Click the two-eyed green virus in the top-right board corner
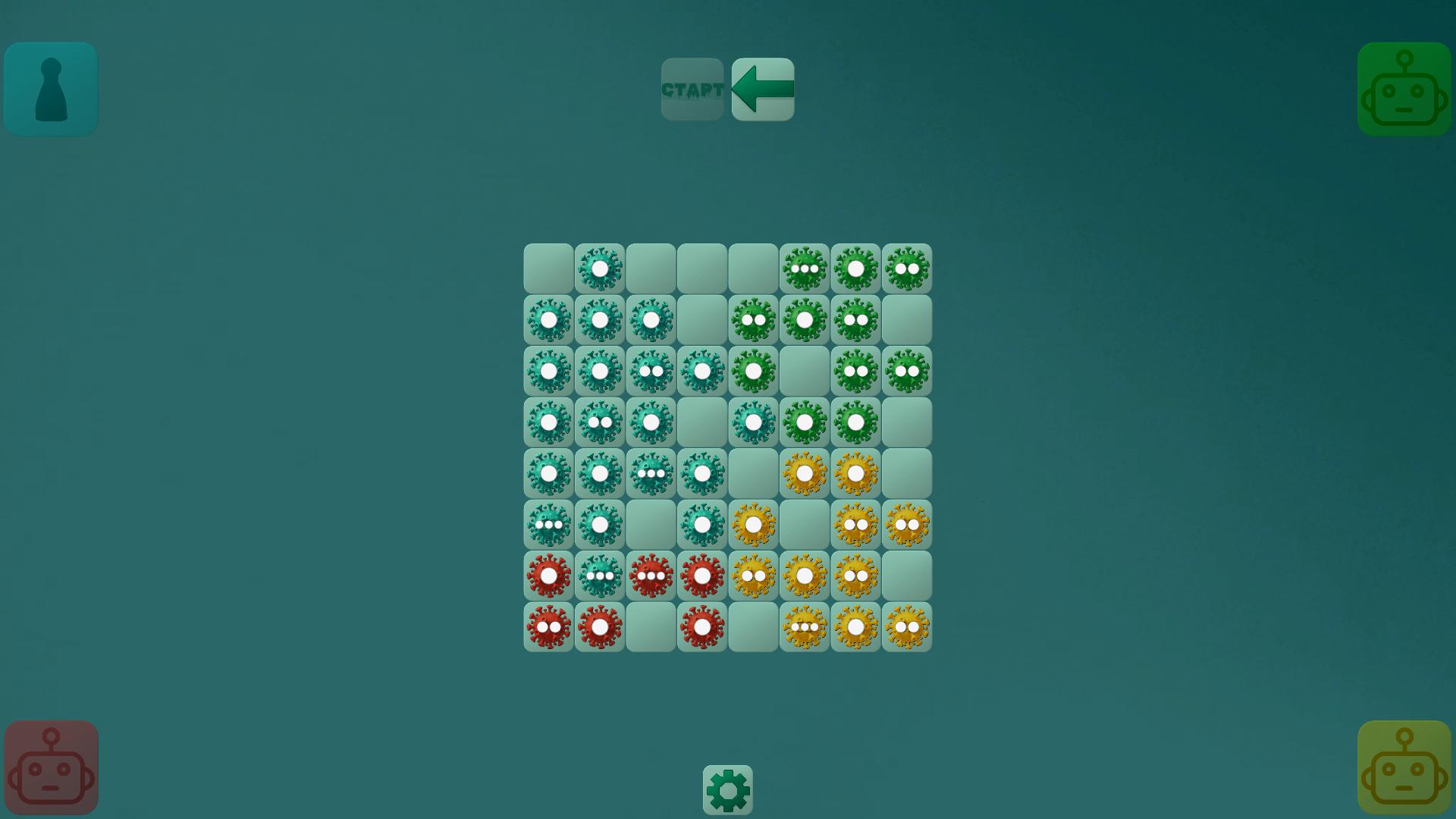 (908, 267)
